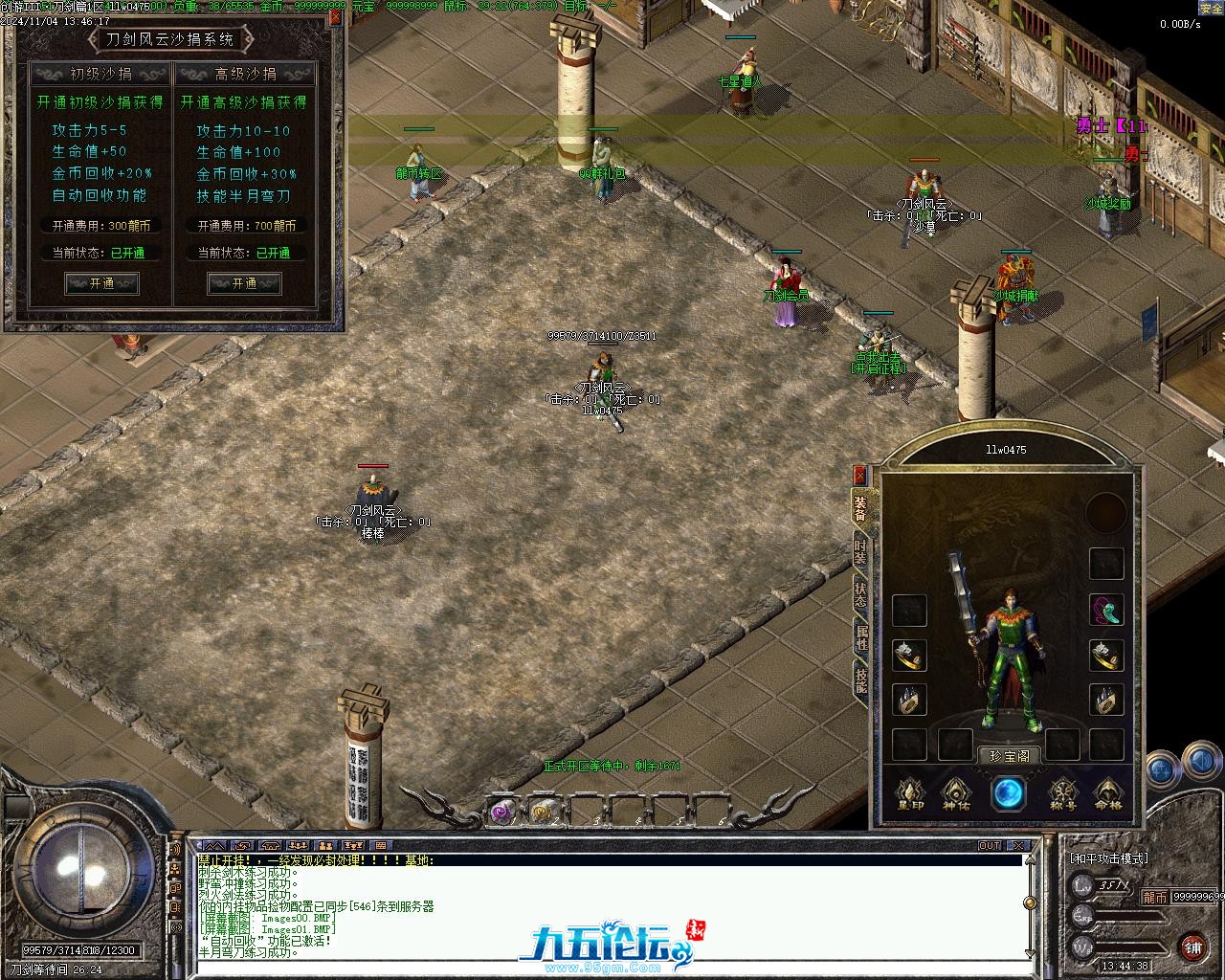Open the 神佑 feature

coord(957,793)
